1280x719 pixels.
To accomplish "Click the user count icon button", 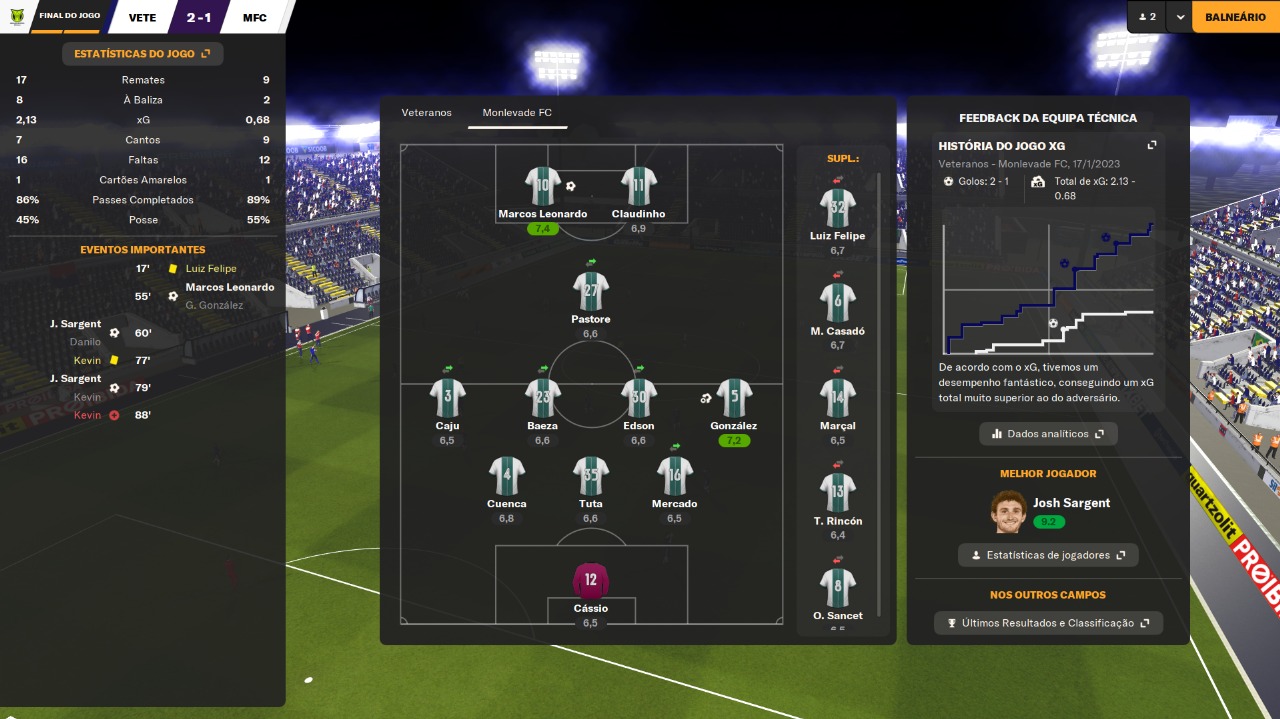I will click(x=1147, y=17).
